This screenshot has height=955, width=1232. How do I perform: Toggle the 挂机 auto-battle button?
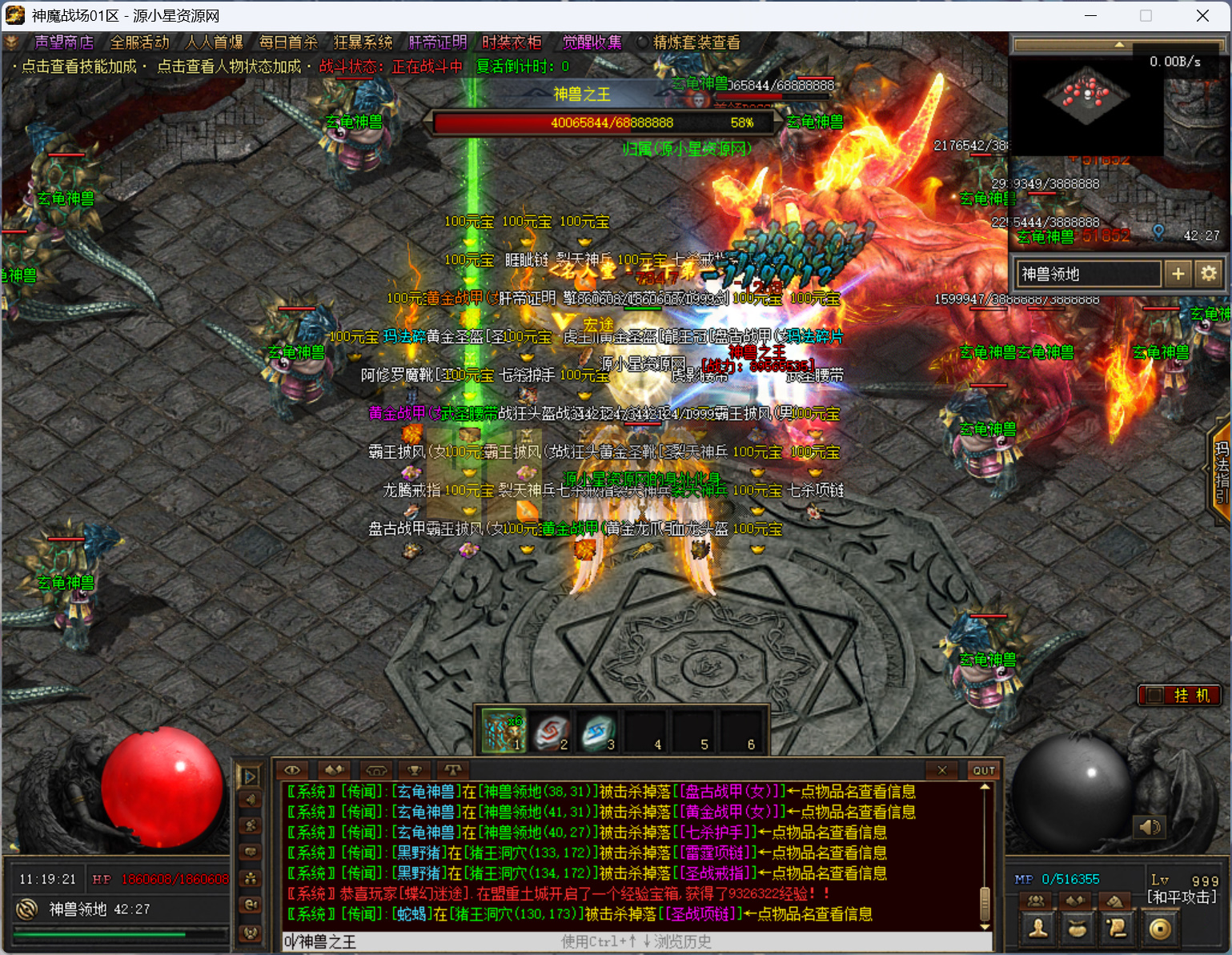click(1180, 695)
